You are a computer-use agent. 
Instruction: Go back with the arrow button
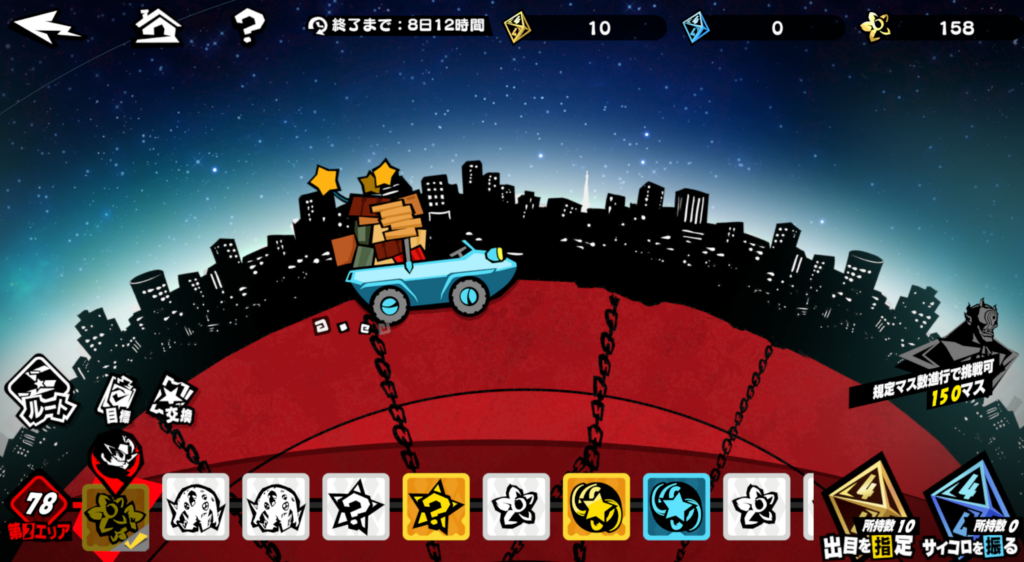(47, 27)
